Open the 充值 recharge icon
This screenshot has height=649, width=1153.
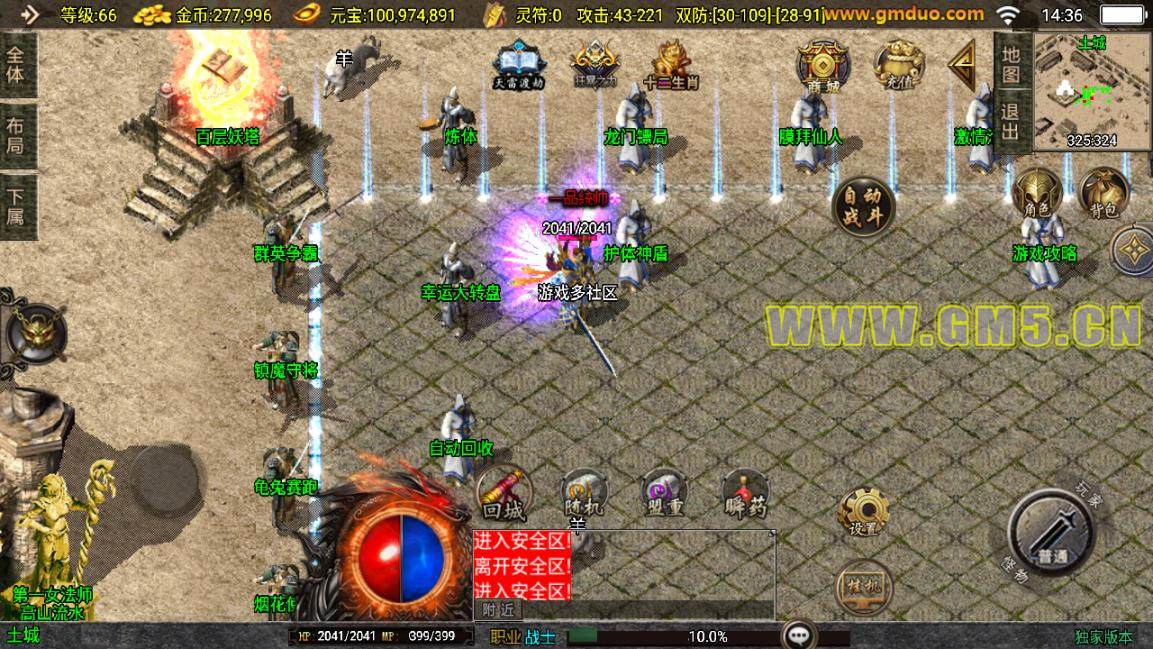898,66
